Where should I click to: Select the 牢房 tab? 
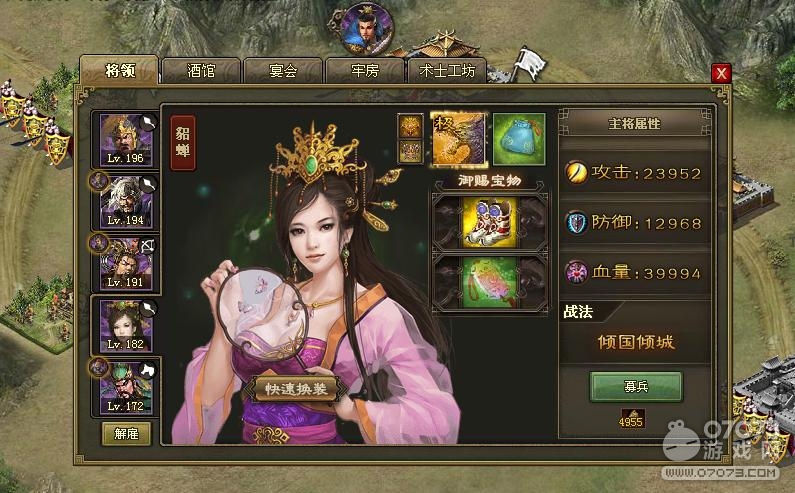364,71
